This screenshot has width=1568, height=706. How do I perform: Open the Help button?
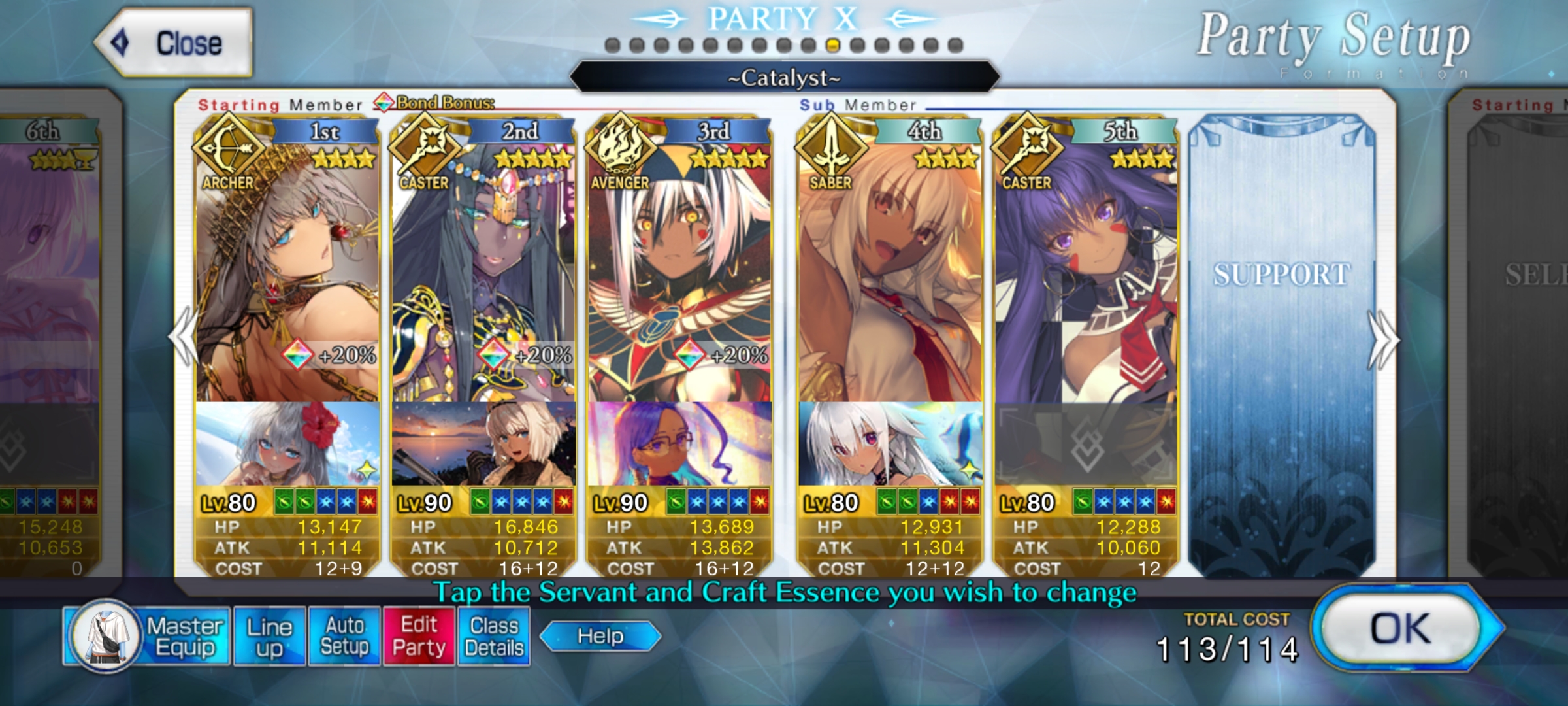[600, 636]
